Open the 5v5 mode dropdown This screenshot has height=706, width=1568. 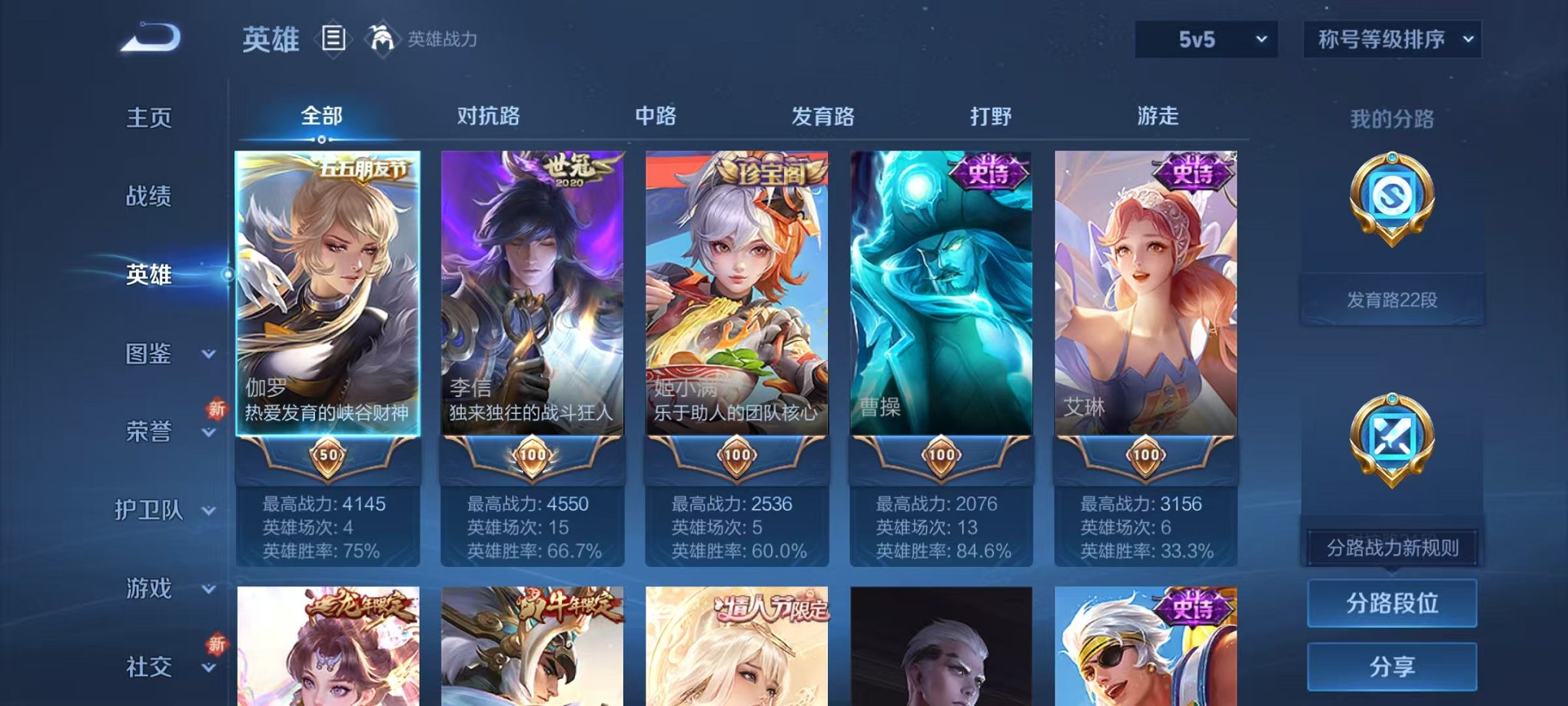(1209, 38)
